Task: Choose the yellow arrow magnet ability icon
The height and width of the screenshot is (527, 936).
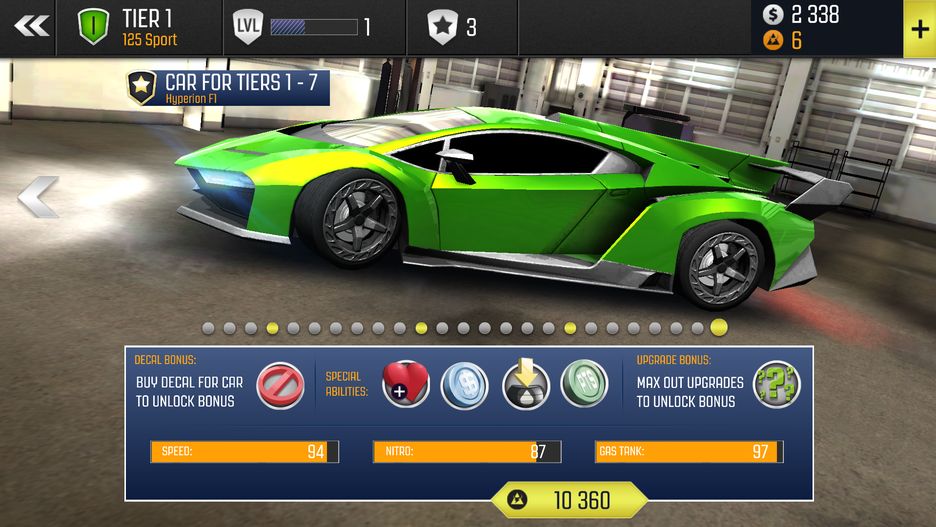Action: pyautogui.click(x=525, y=385)
